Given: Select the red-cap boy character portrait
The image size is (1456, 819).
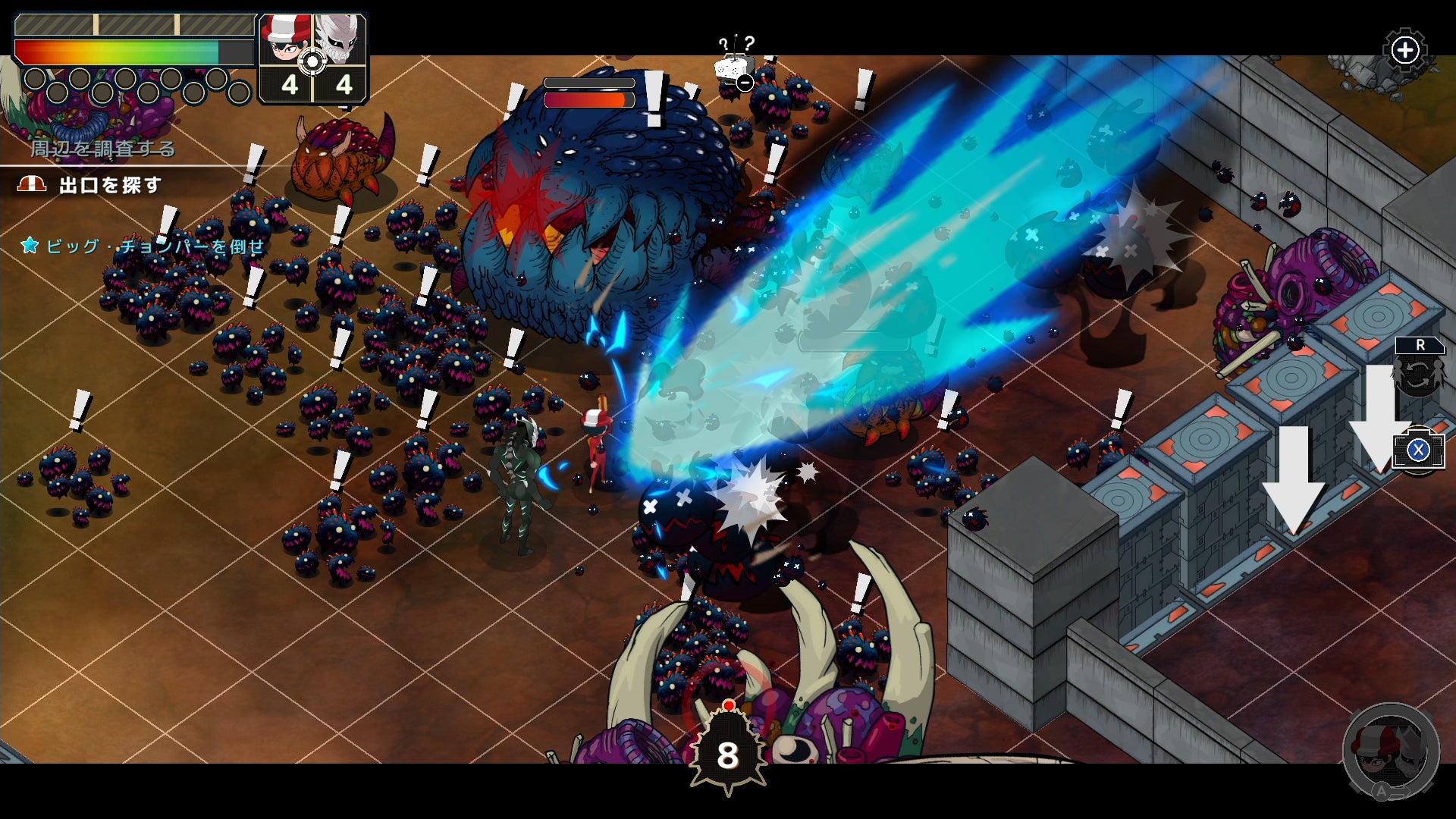Looking at the screenshot, I should (285, 42).
